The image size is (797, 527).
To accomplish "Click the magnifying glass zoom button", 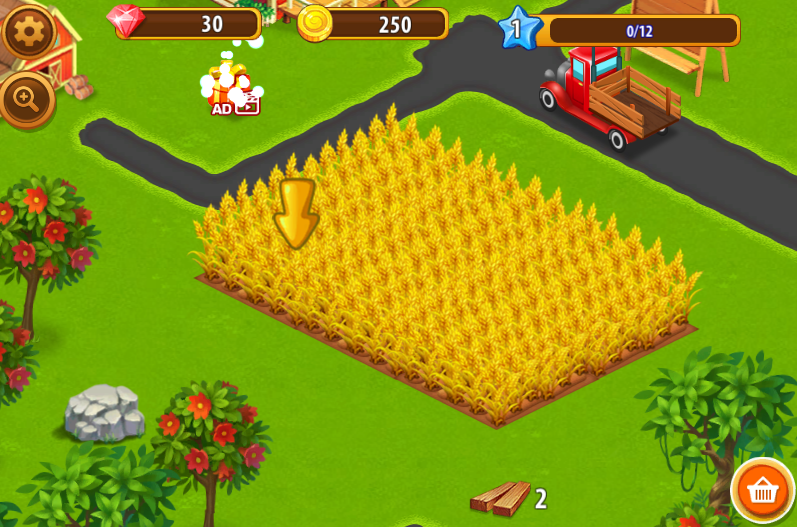I will 25,98.
